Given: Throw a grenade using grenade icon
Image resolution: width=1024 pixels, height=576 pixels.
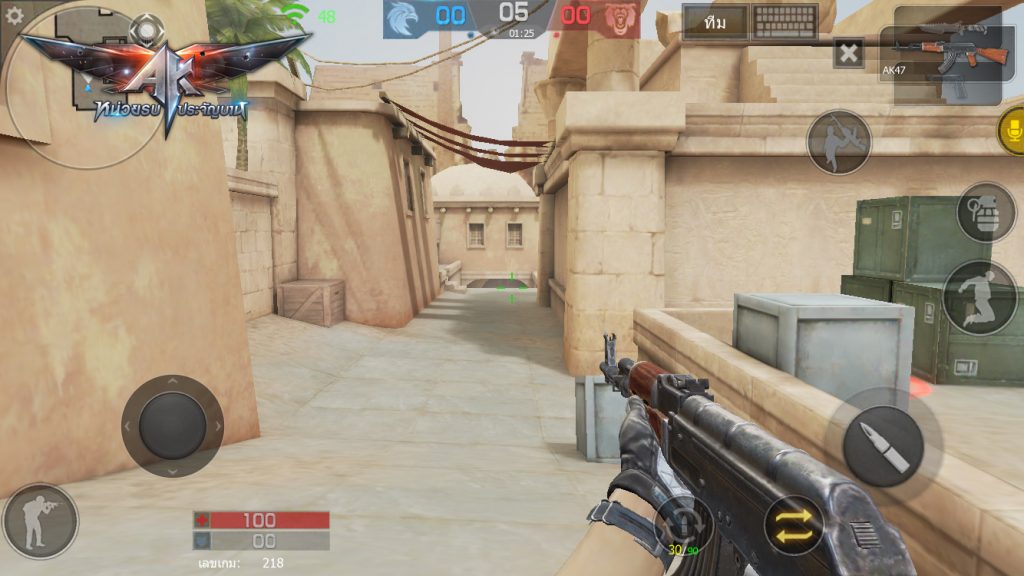Looking at the screenshot, I should [x=985, y=211].
